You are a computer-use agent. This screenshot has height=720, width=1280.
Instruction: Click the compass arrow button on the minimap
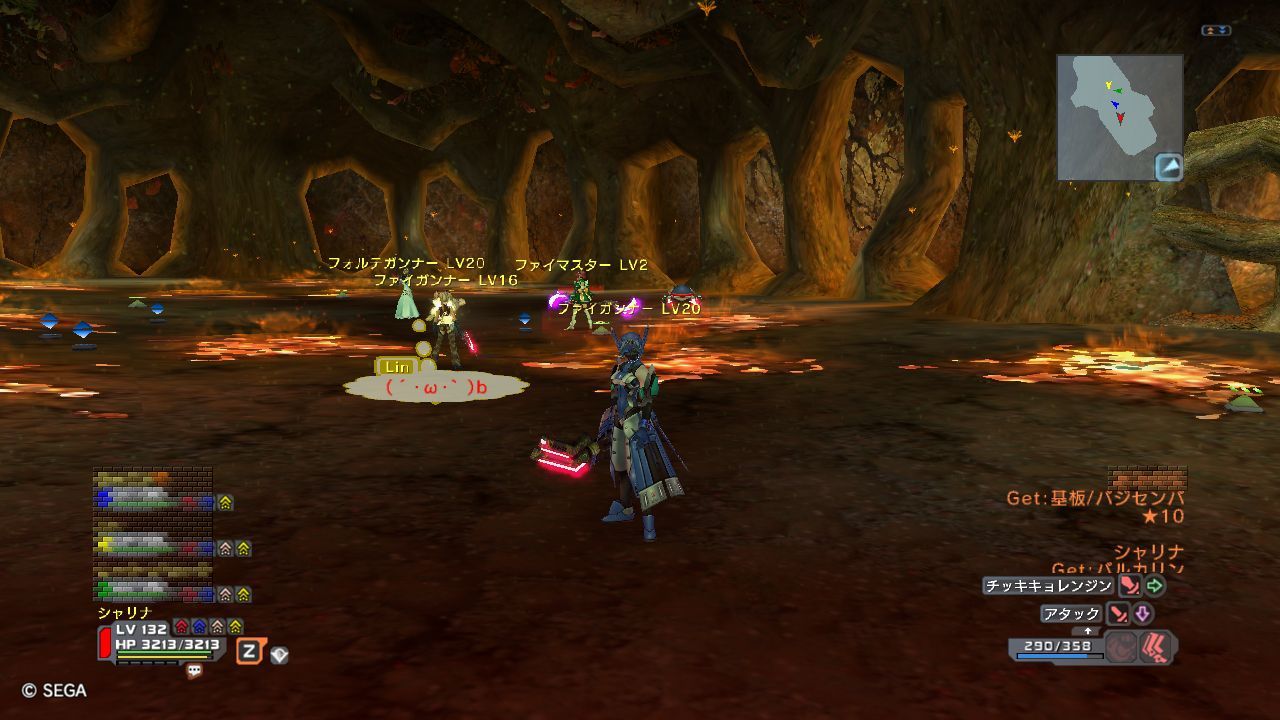(x=1168, y=167)
